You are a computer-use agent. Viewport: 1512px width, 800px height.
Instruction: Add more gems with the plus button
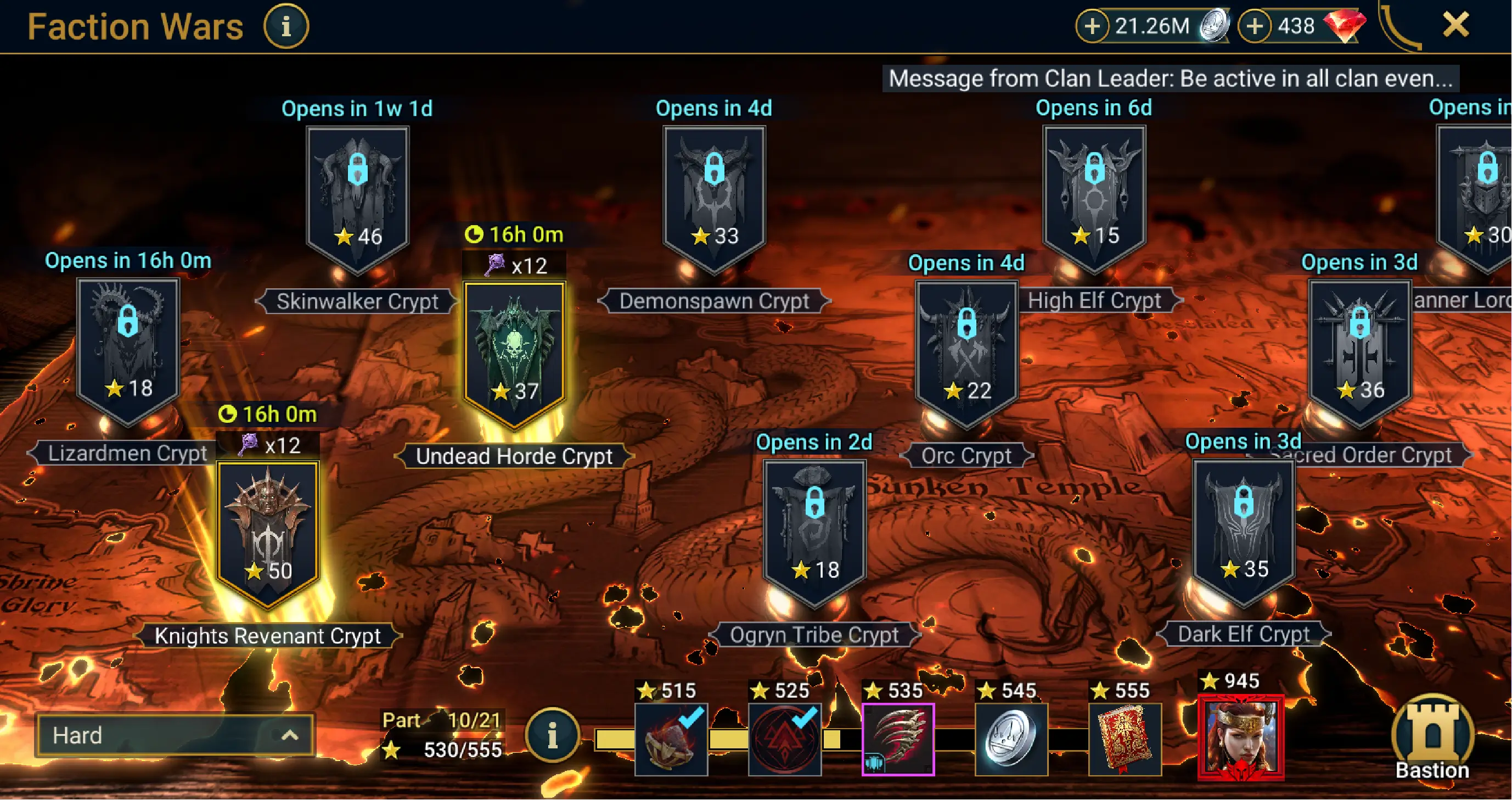pyautogui.click(x=1254, y=26)
